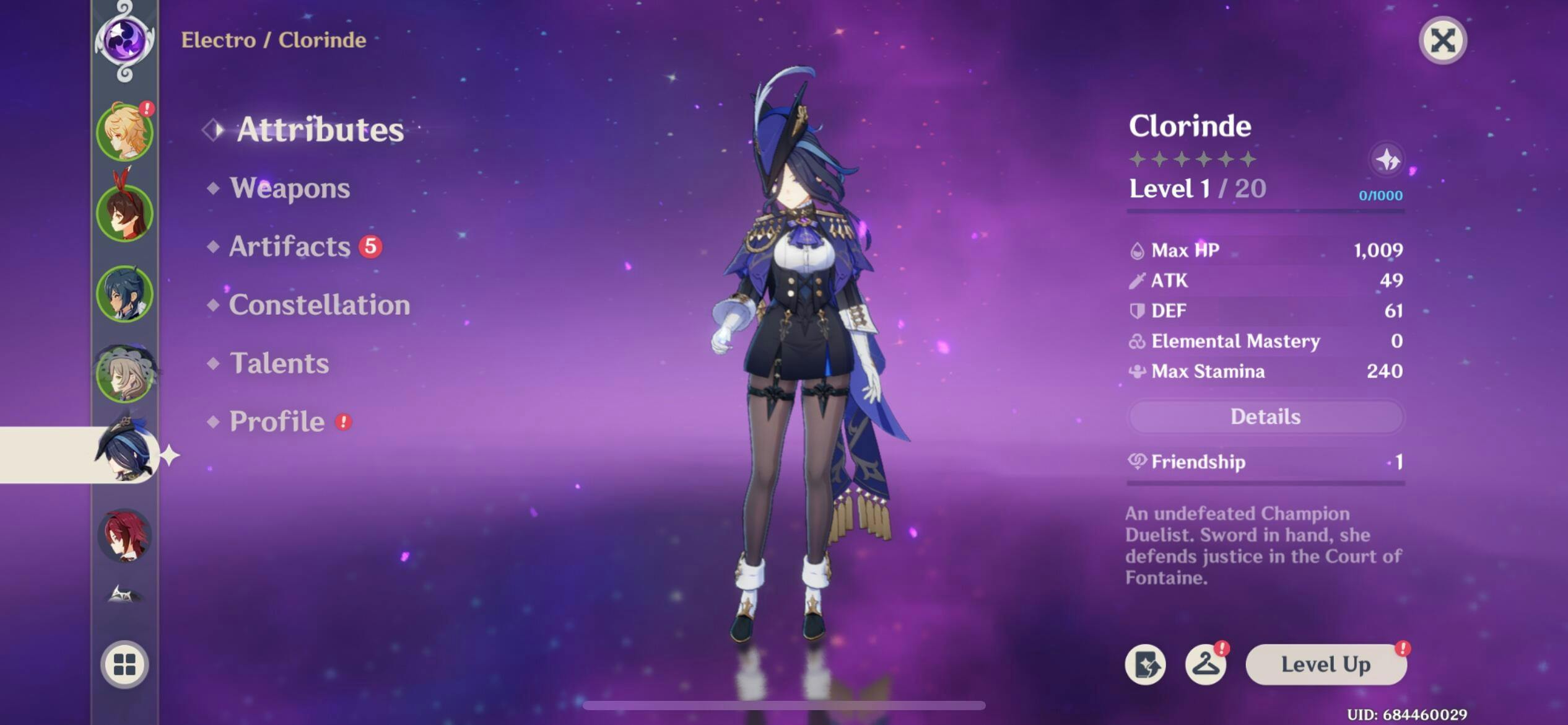Open the four-square character grid button
Viewport: 1568px width, 725px height.
click(x=124, y=664)
